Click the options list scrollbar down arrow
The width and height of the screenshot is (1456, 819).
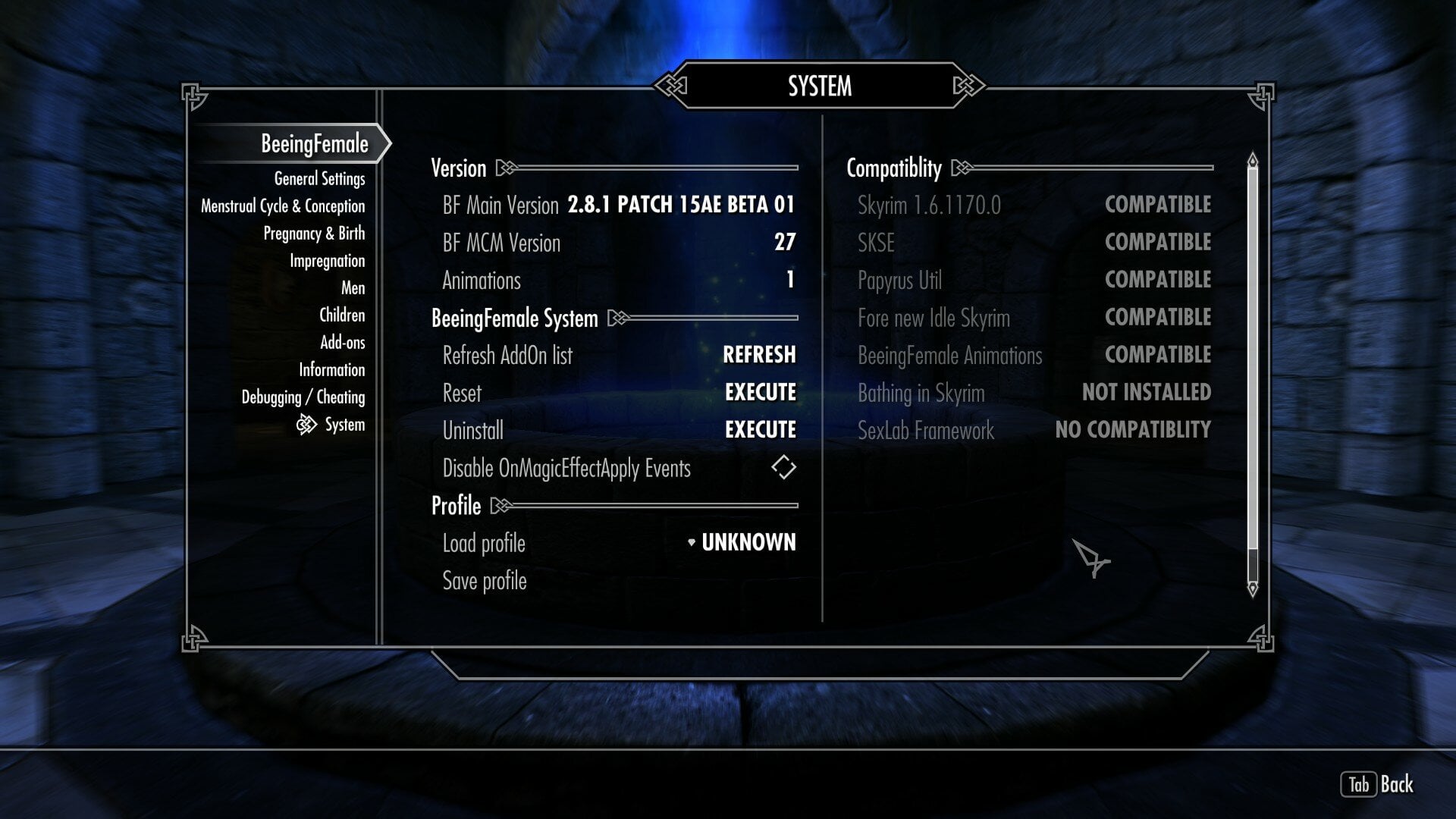(x=1253, y=588)
